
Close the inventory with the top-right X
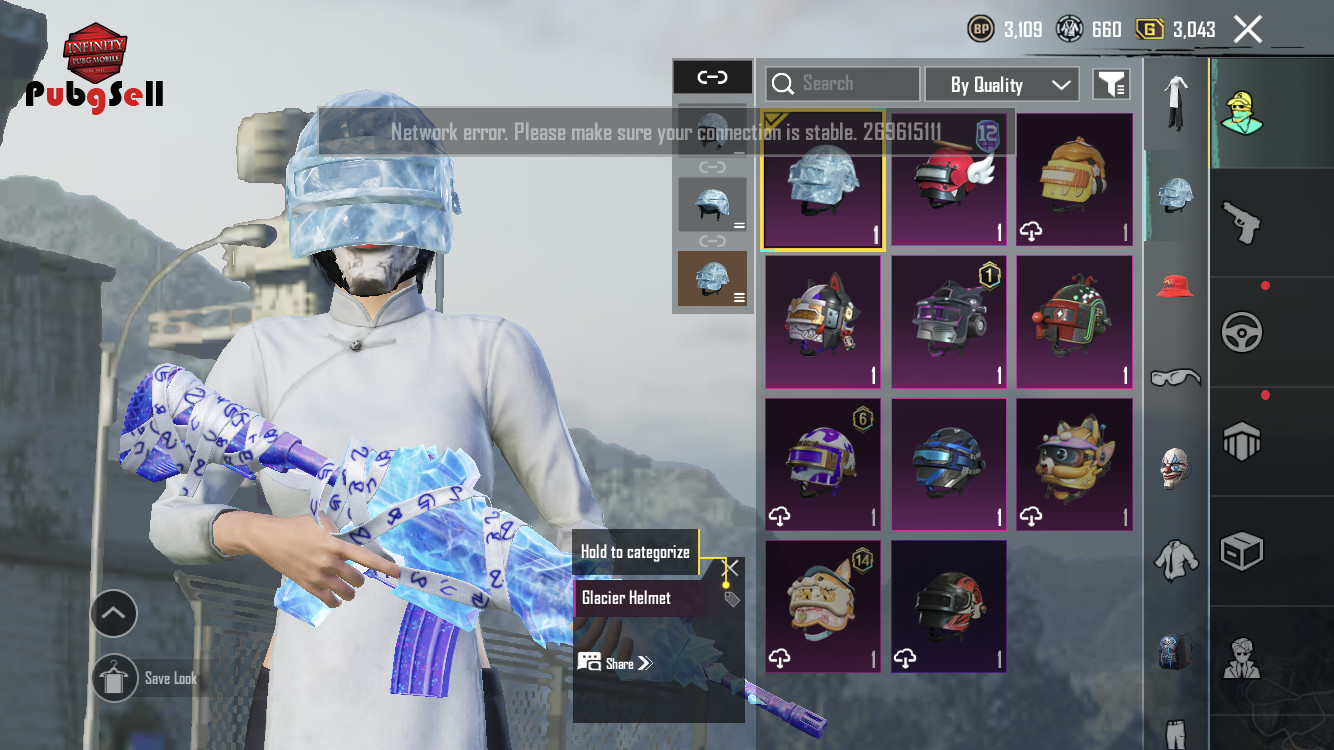tap(1248, 29)
